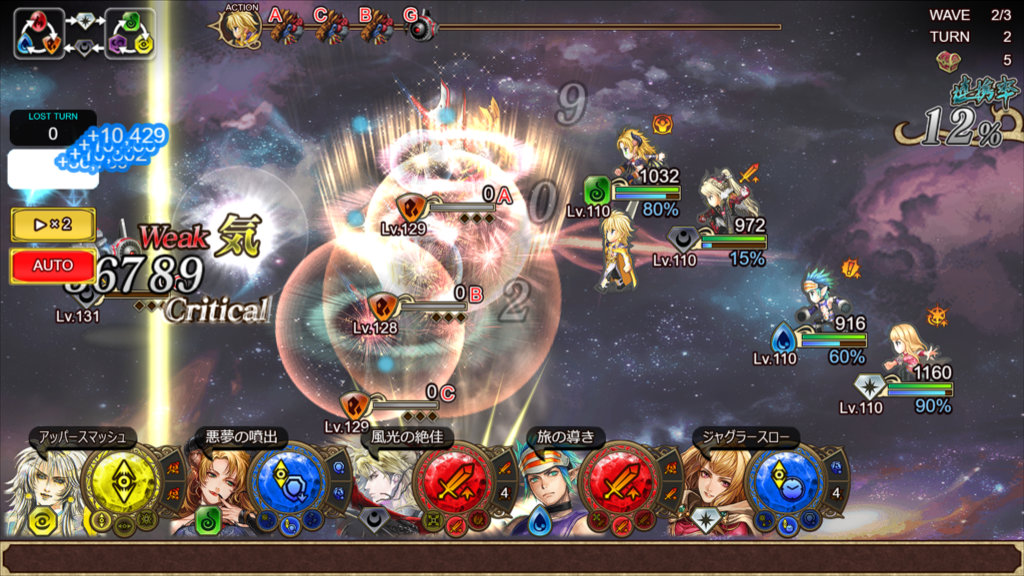Target enemy B's fire element marker
Viewport: 1024px width, 576px height.
coord(383,305)
